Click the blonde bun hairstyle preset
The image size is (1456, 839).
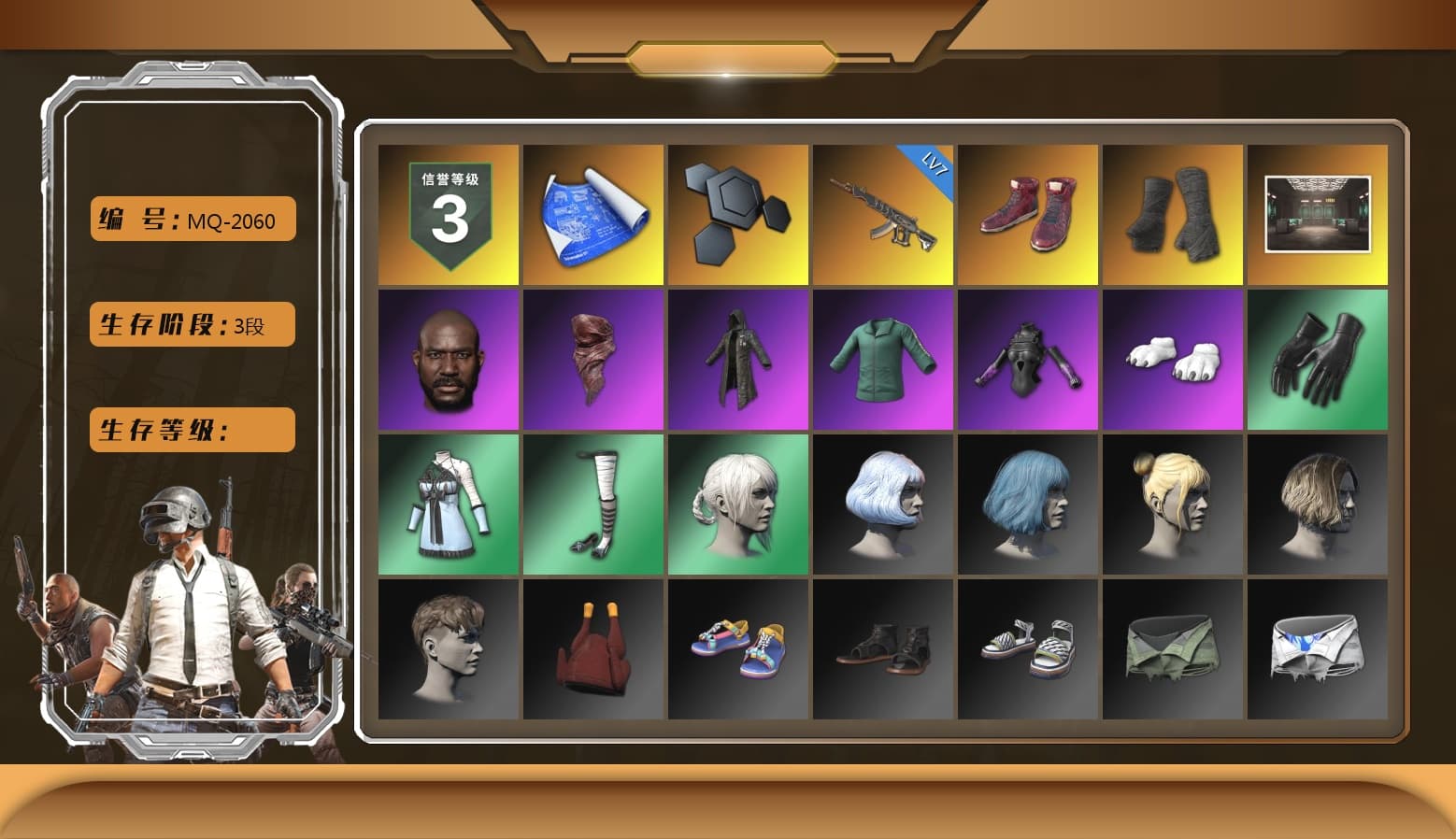pos(1174,504)
